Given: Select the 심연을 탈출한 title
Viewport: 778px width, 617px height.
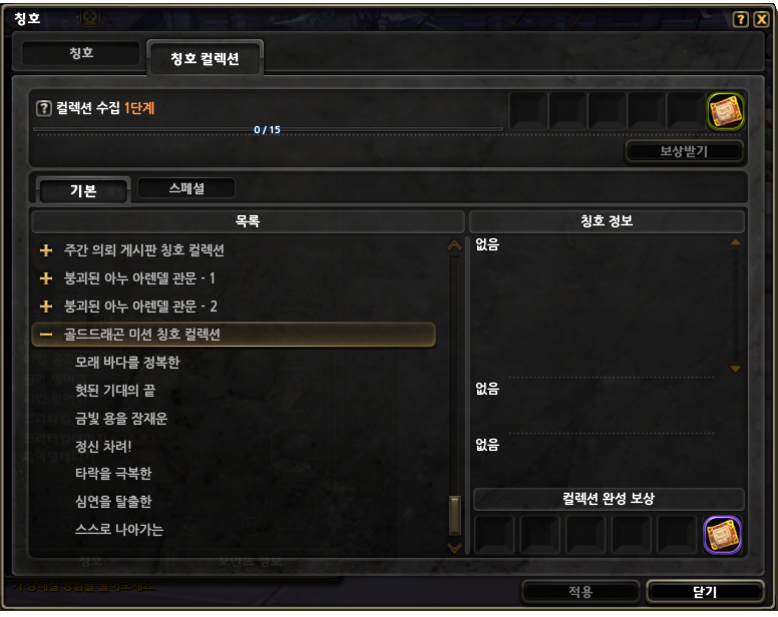Looking at the screenshot, I should click(x=113, y=501).
